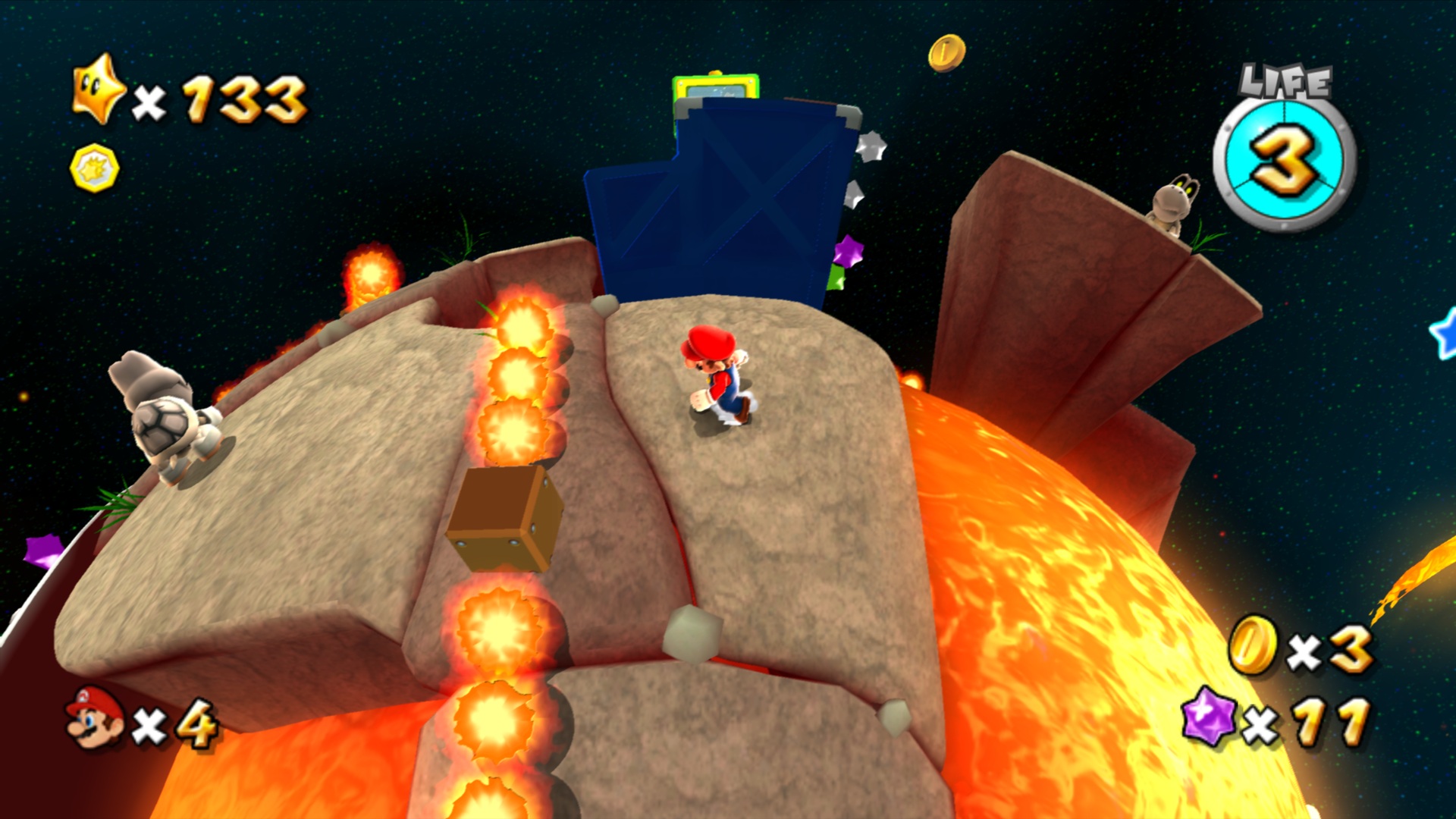Click Mario's head lives icon
The height and width of the screenshot is (819, 1456).
click(x=95, y=717)
